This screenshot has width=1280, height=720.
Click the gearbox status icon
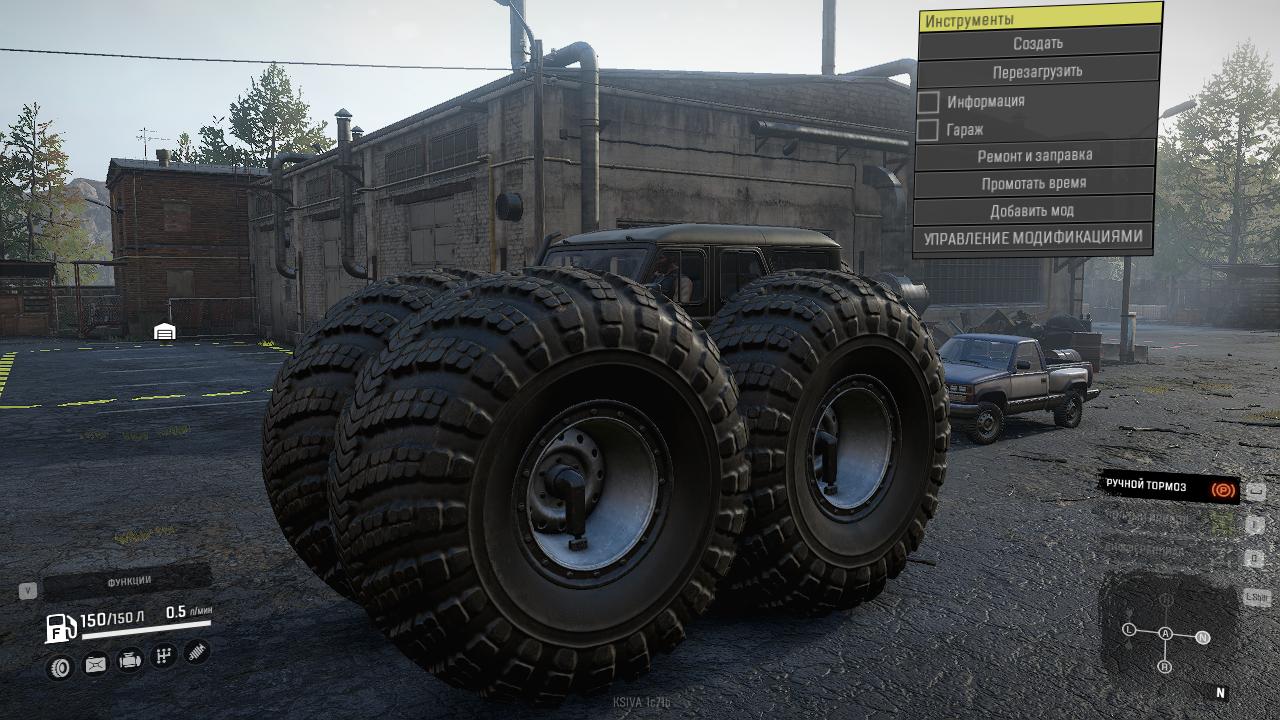click(x=163, y=656)
